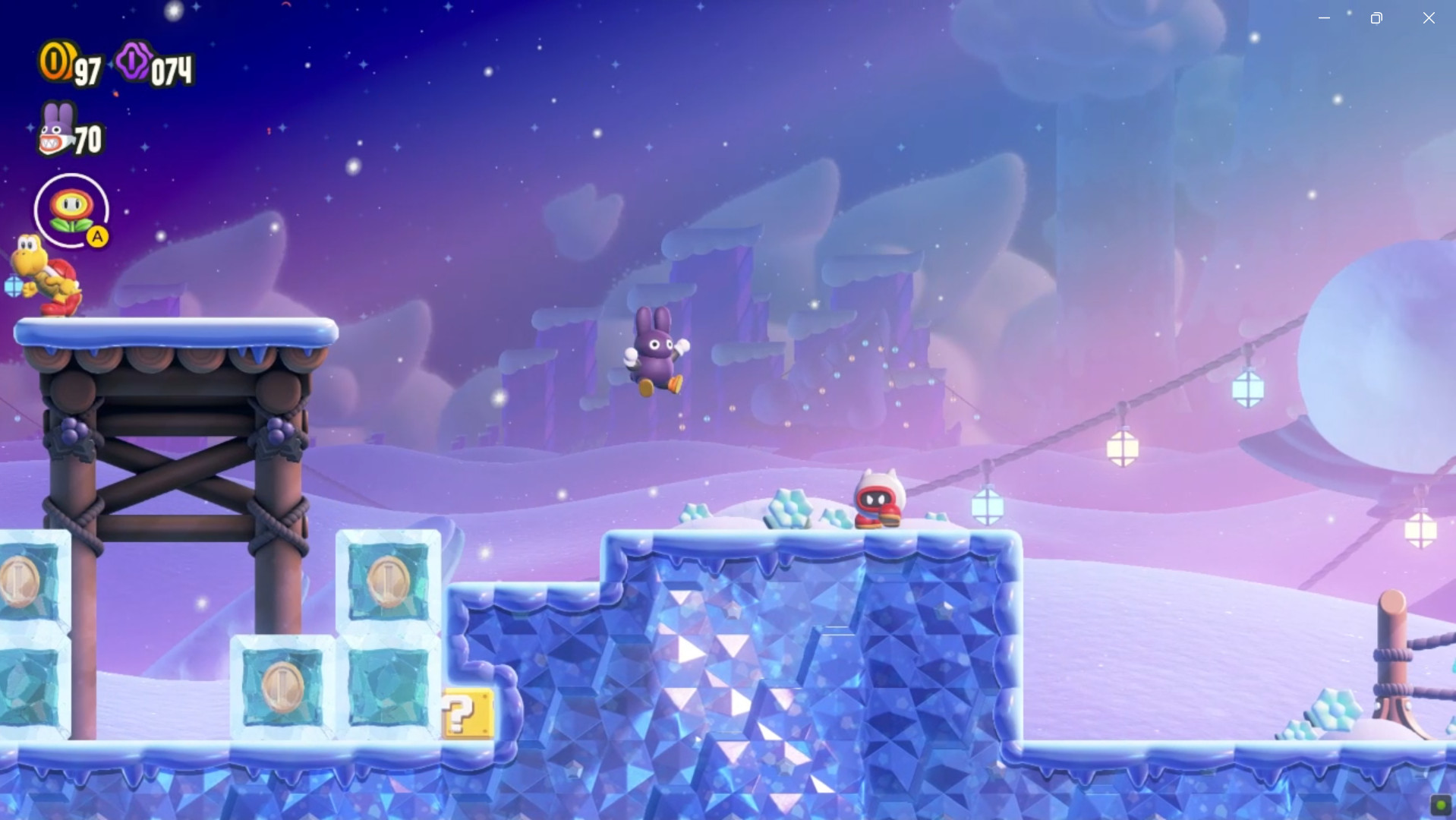Image resolution: width=1456 pixels, height=820 pixels.
Task: Toggle the green status indicator bottom right
Action: (x=1440, y=806)
